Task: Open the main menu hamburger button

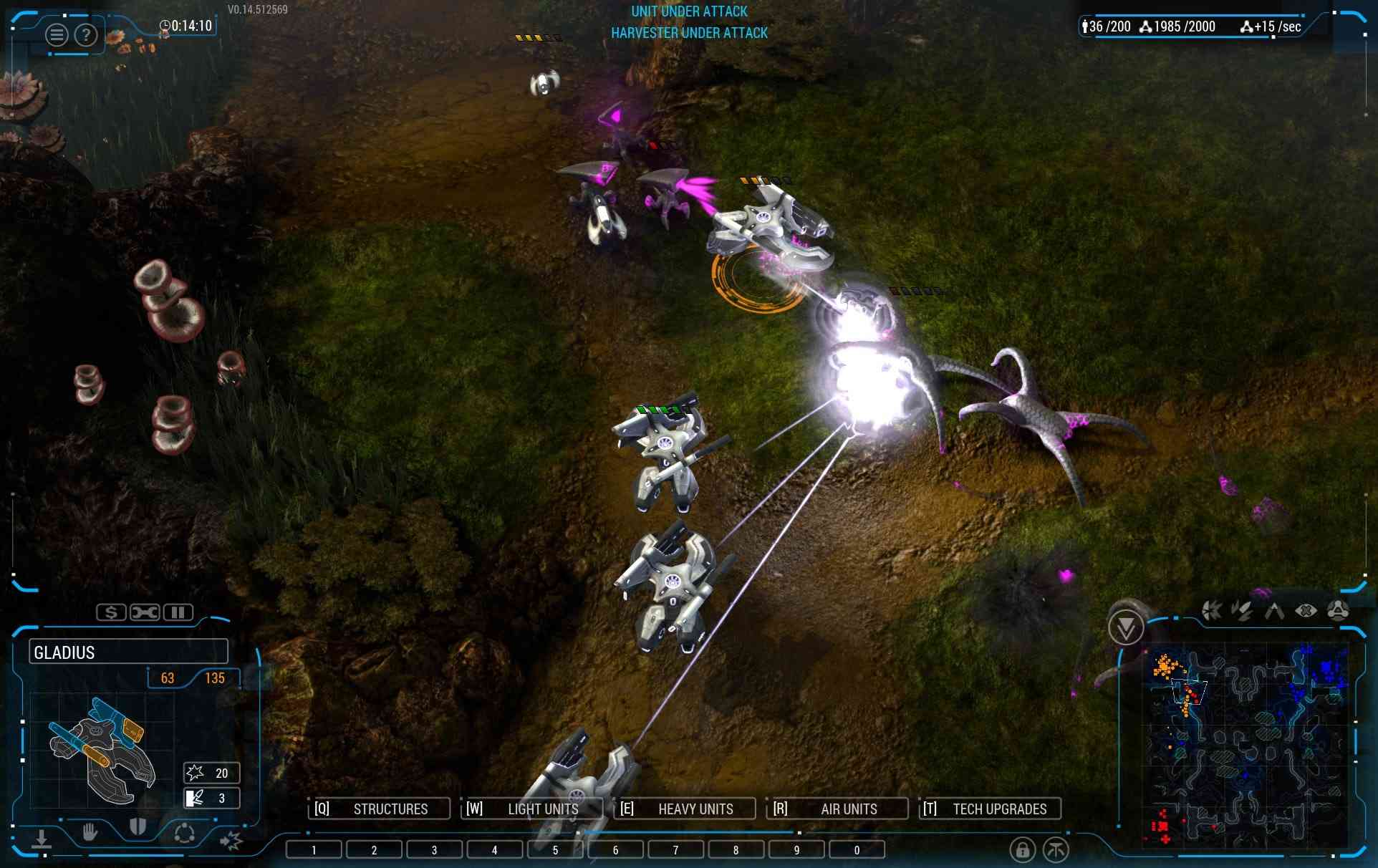Action: (x=57, y=34)
